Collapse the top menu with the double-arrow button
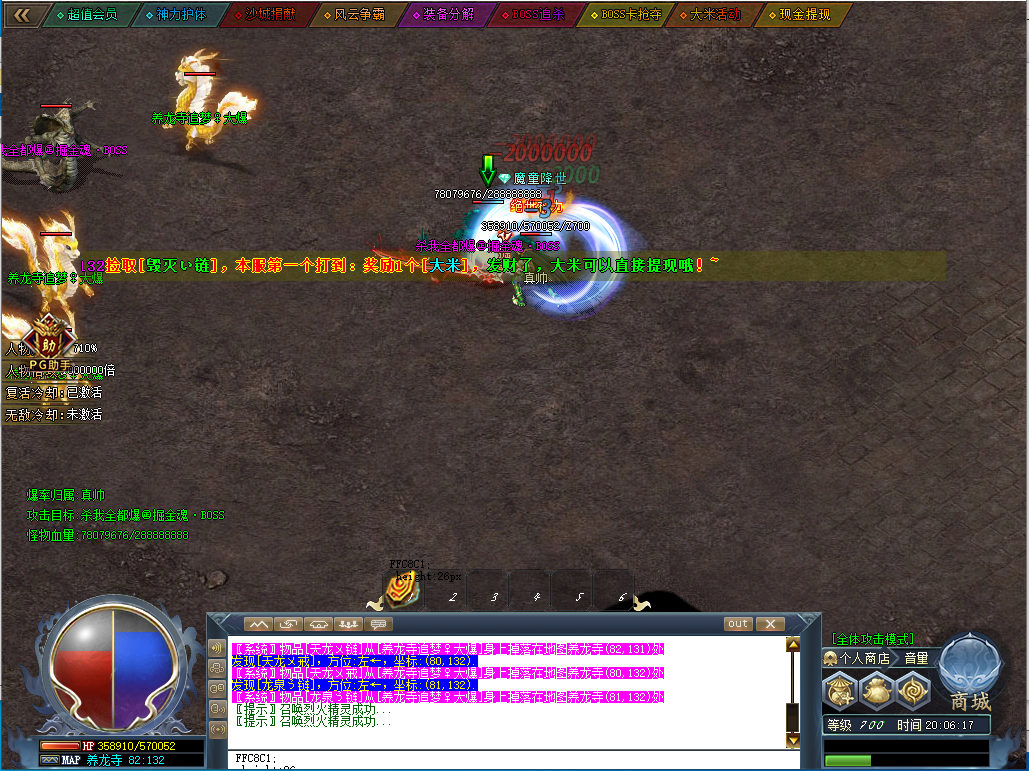Viewport: 1029px width, 771px height. (21, 15)
